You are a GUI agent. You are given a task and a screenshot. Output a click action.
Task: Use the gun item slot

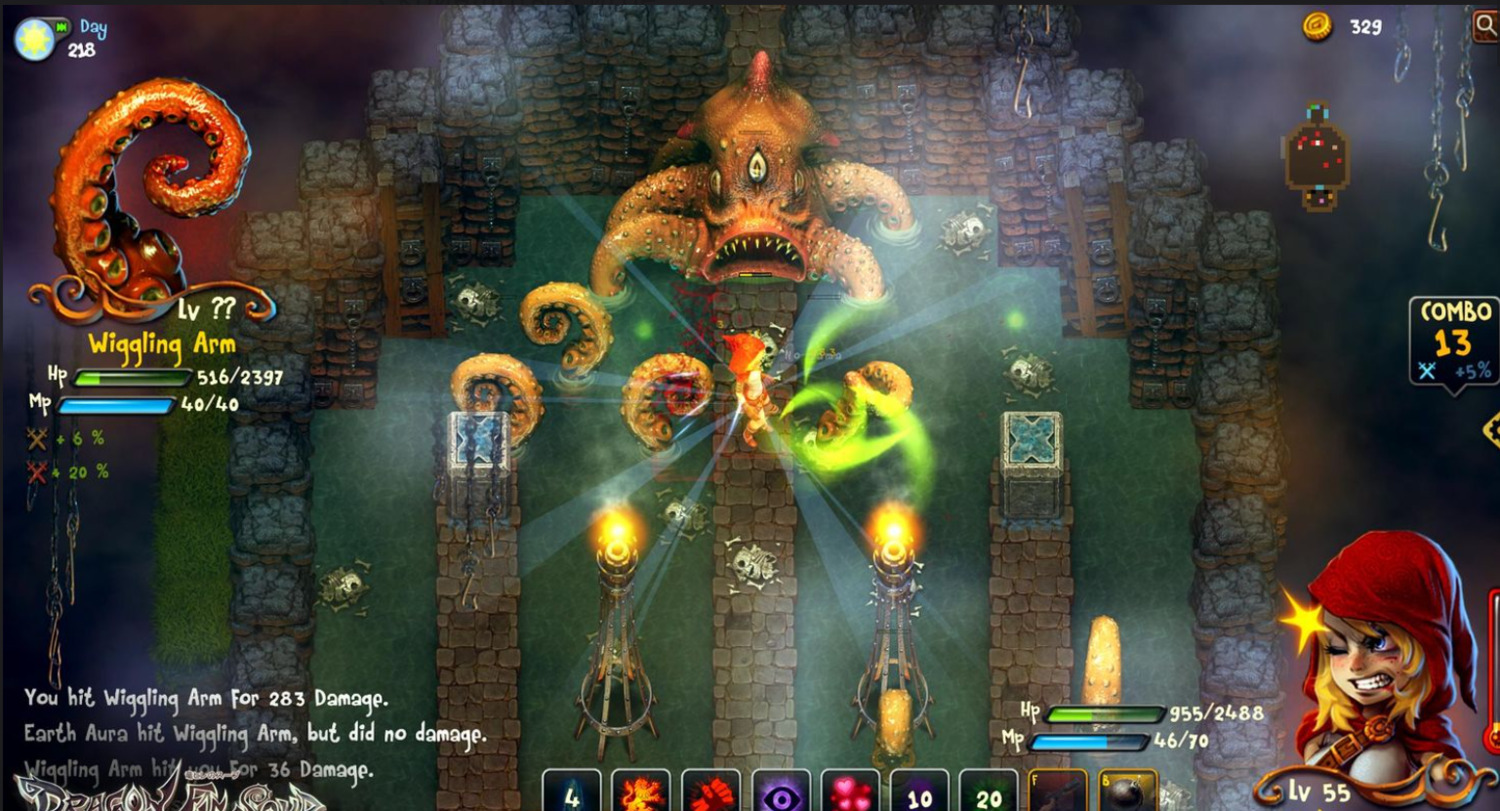click(x=1058, y=791)
